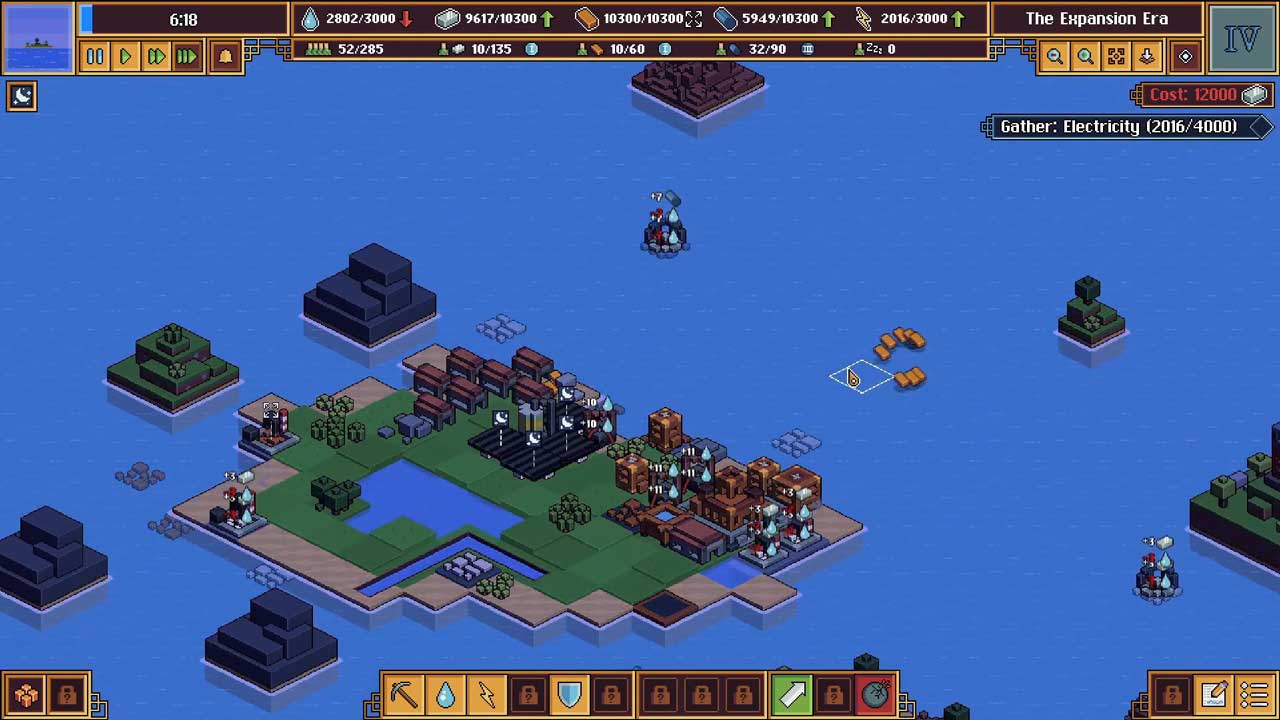This screenshot has width=1280, height=720.
Task: Choose the water drop build category
Action: (x=446, y=694)
